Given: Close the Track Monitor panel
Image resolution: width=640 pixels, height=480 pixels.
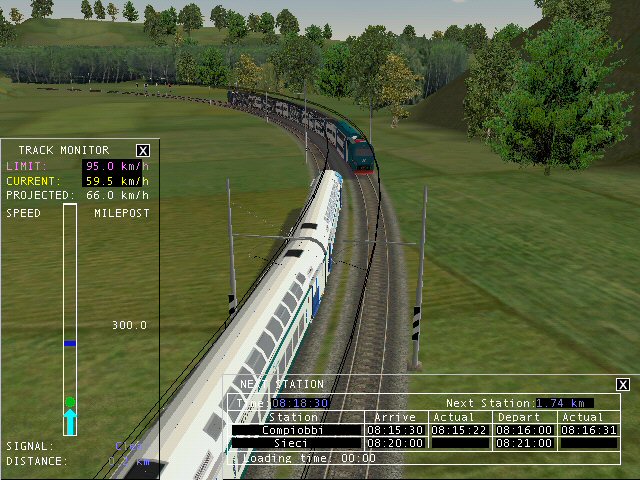Looking at the screenshot, I should click(143, 150).
